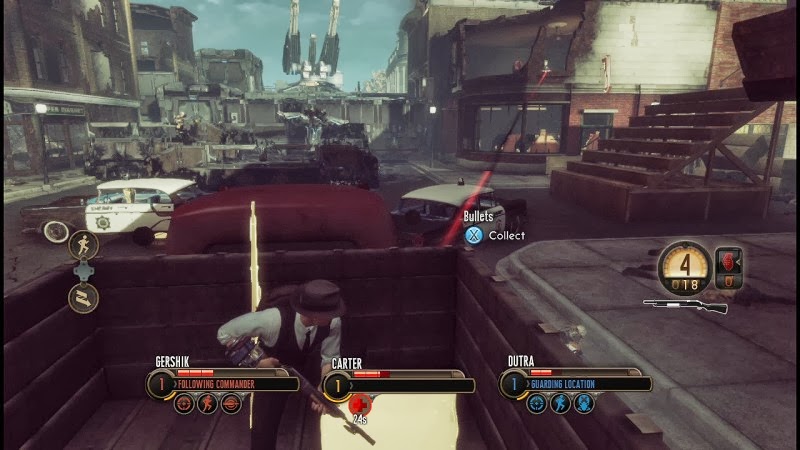Select the running figure sprint icon above the d-pad
Image resolution: width=800 pixels, height=450 pixels.
83,244
